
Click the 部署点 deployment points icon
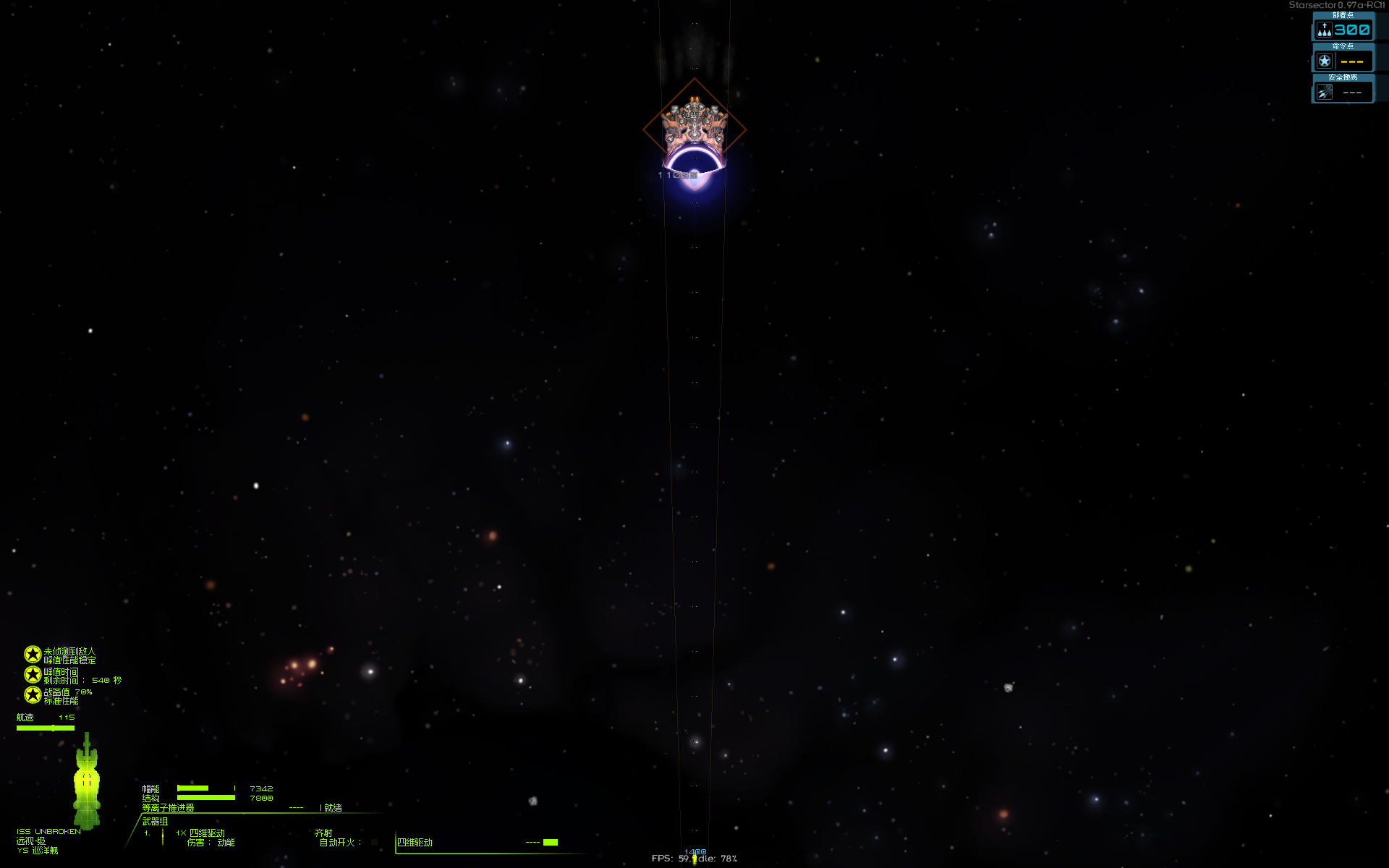[1323, 30]
